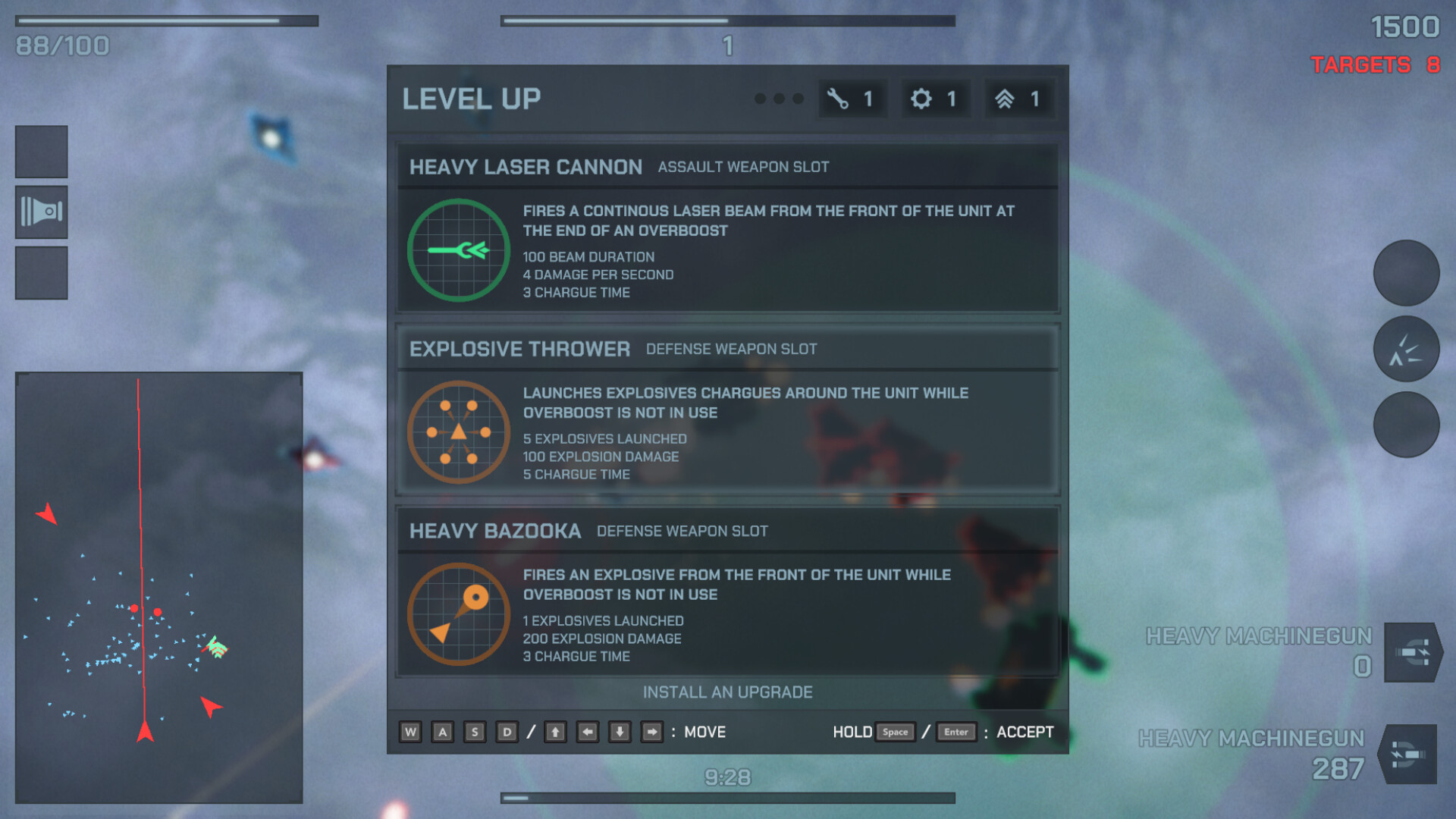
Task: Click Install An Upgrade
Action: [x=727, y=692]
